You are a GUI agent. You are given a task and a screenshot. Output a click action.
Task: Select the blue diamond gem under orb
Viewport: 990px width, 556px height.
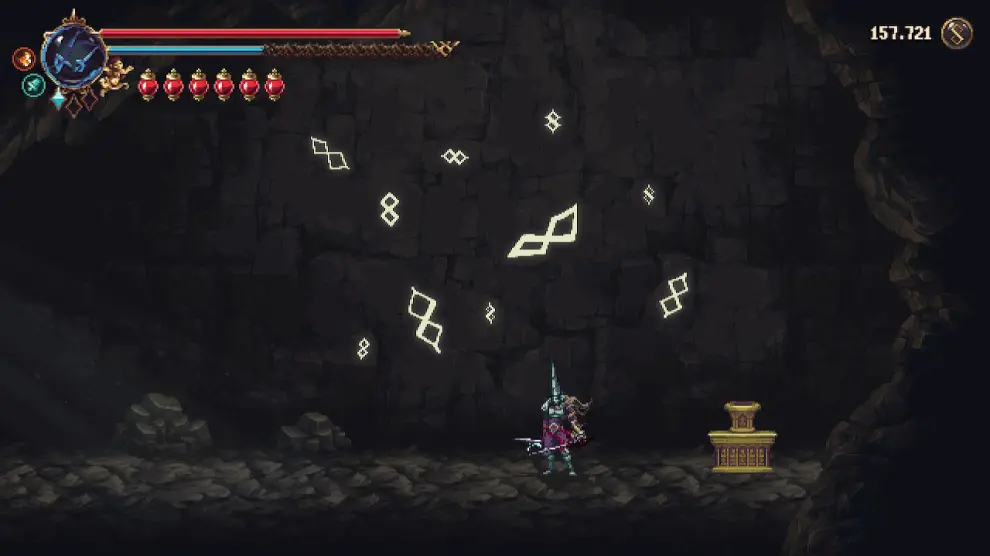tap(59, 99)
